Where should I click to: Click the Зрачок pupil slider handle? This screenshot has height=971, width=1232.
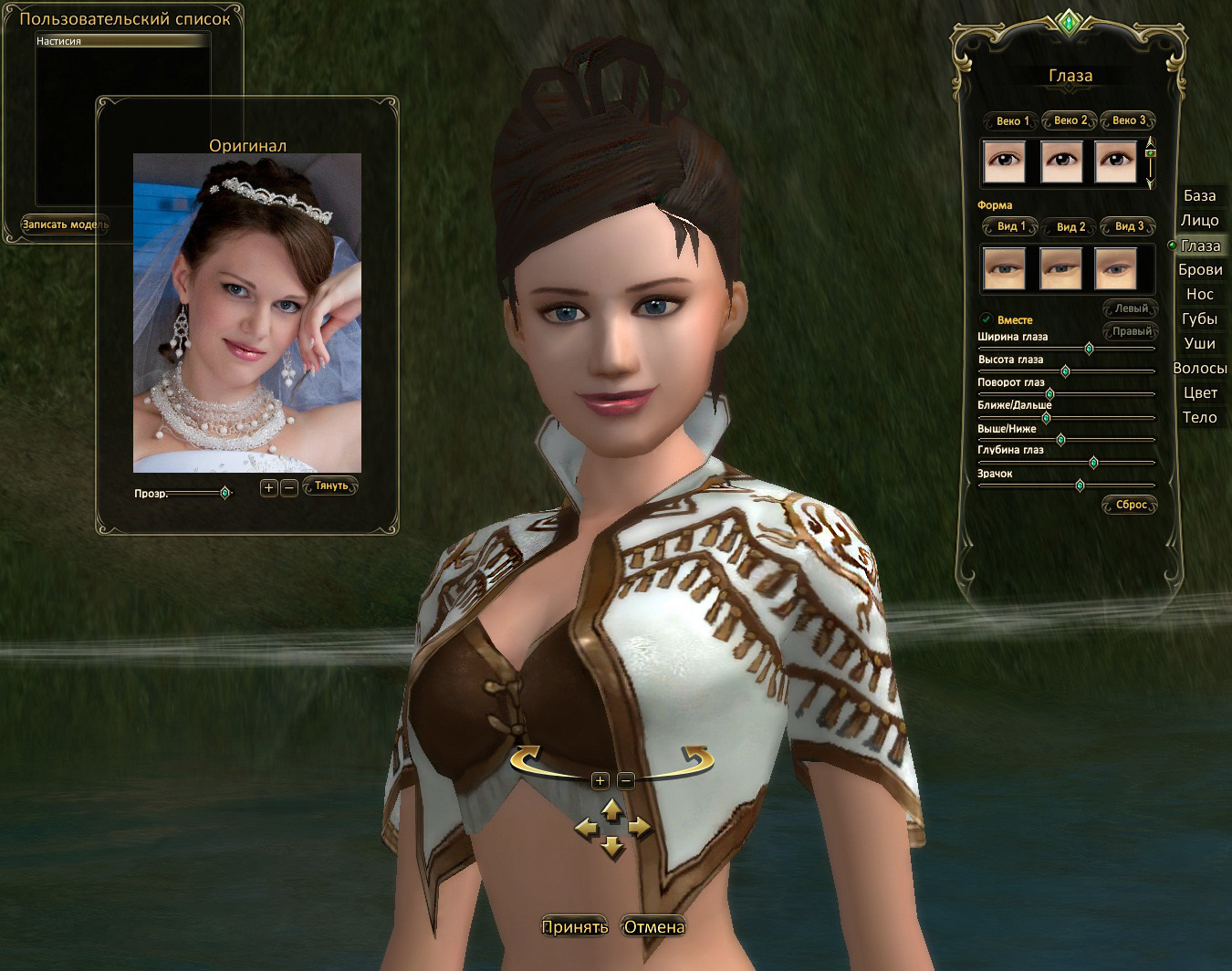pyautogui.click(x=1080, y=485)
